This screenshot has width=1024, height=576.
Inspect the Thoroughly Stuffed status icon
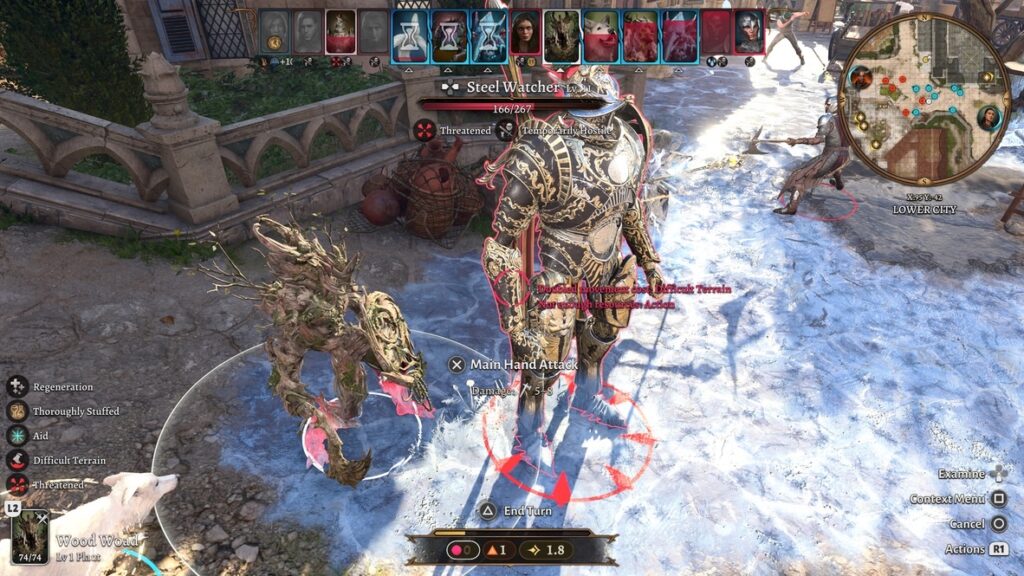click(17, 411)
